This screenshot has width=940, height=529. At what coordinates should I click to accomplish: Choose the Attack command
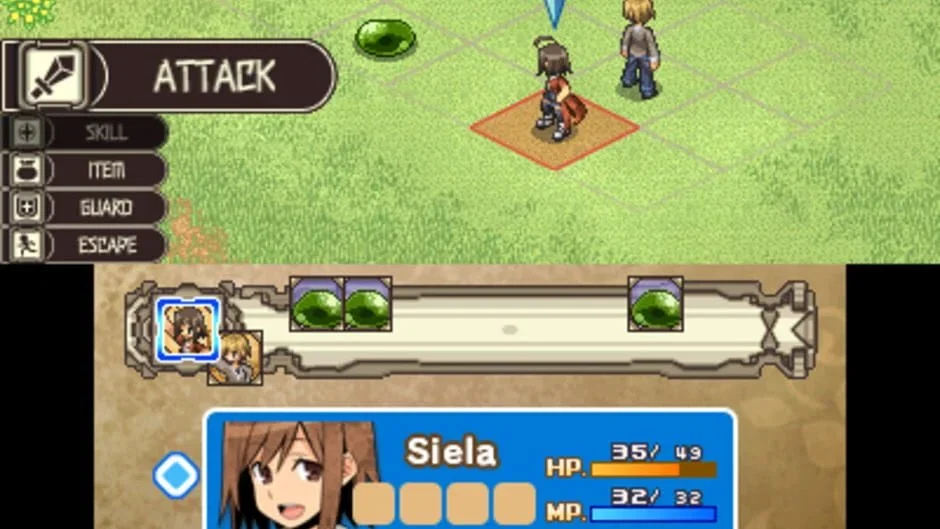(168, 76)
